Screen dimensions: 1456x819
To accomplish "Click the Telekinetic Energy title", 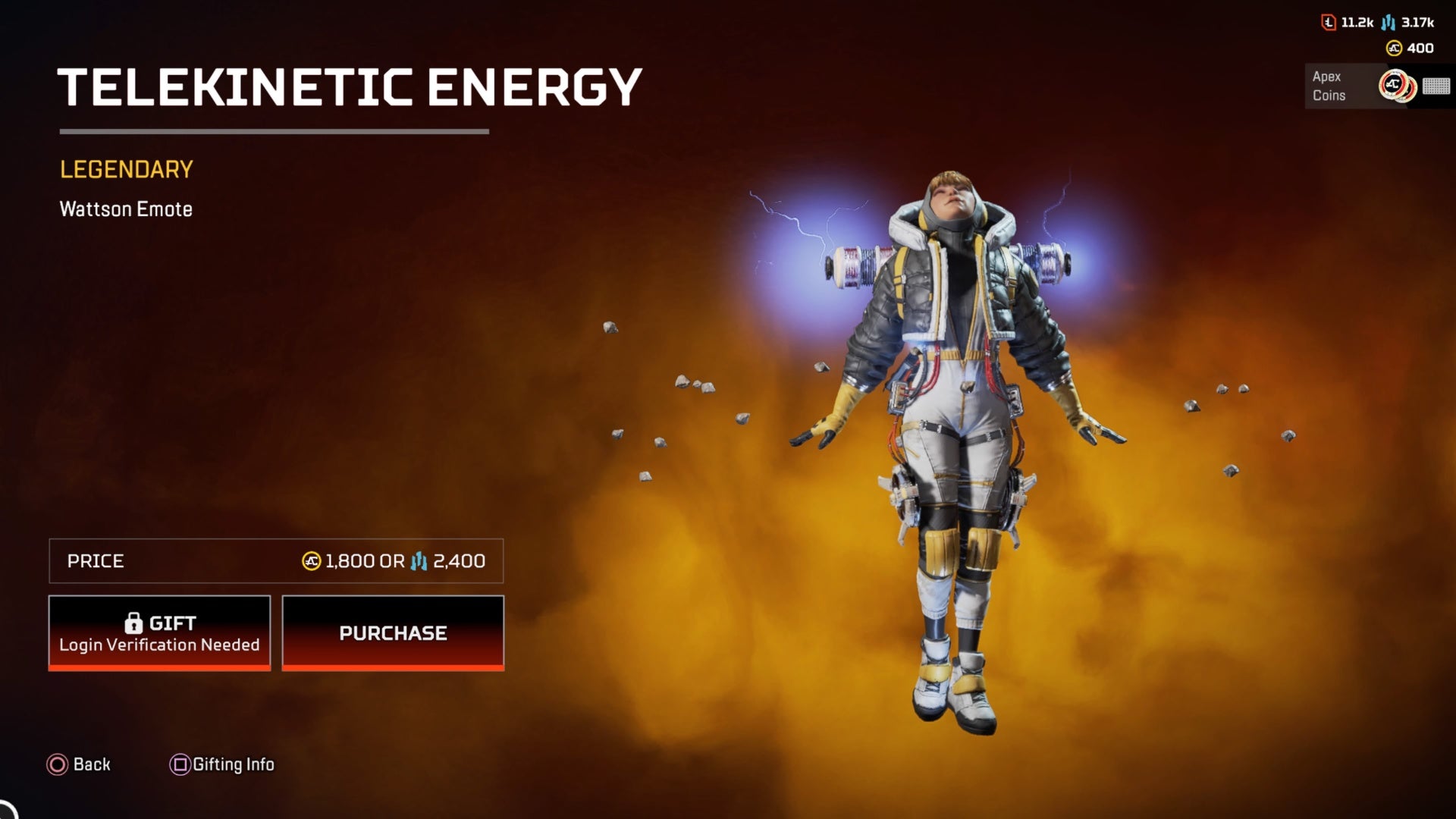I will [350, 85].
